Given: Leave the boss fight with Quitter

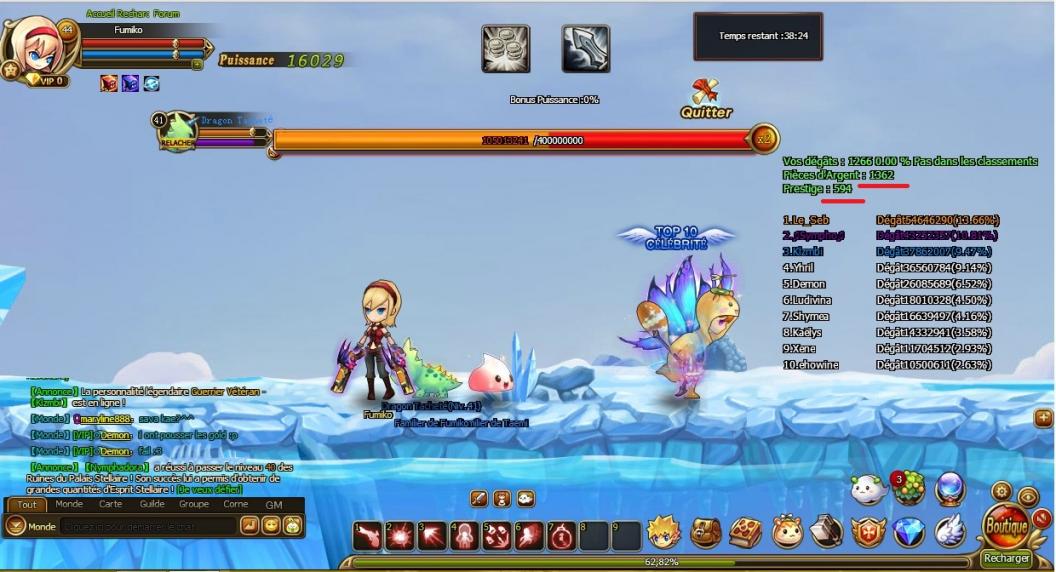Looking at the screenshot, I should coord(706,100).
